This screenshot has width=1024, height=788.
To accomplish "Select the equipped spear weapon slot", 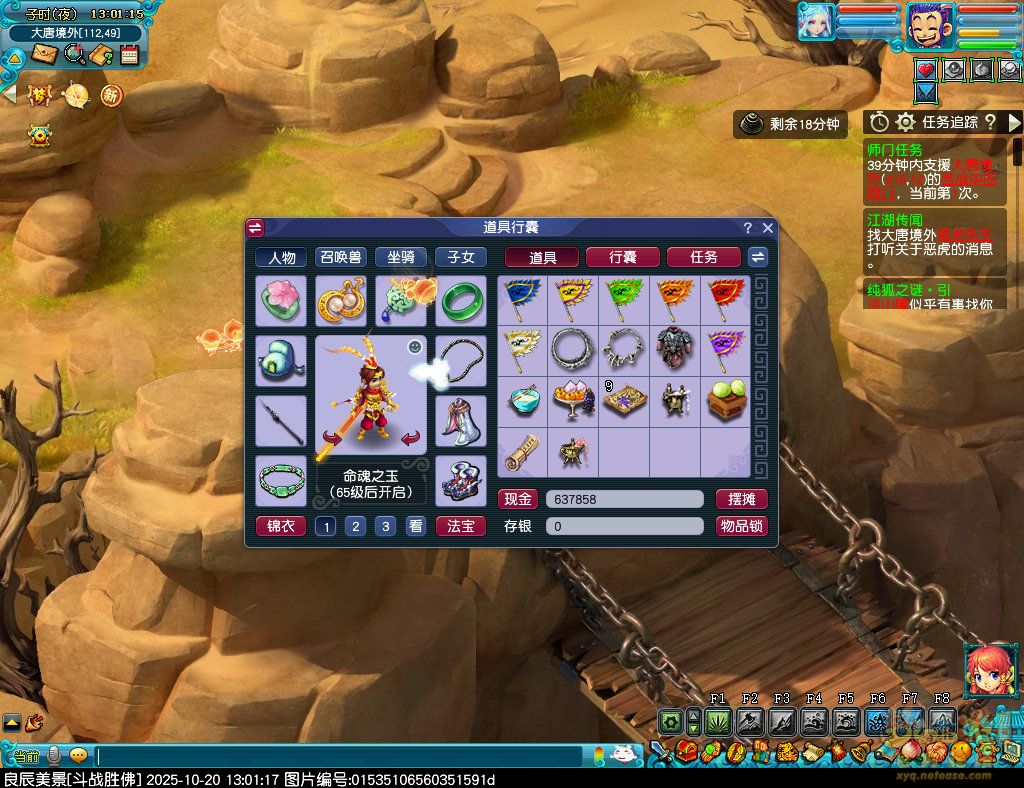I will tap(281, 421).
